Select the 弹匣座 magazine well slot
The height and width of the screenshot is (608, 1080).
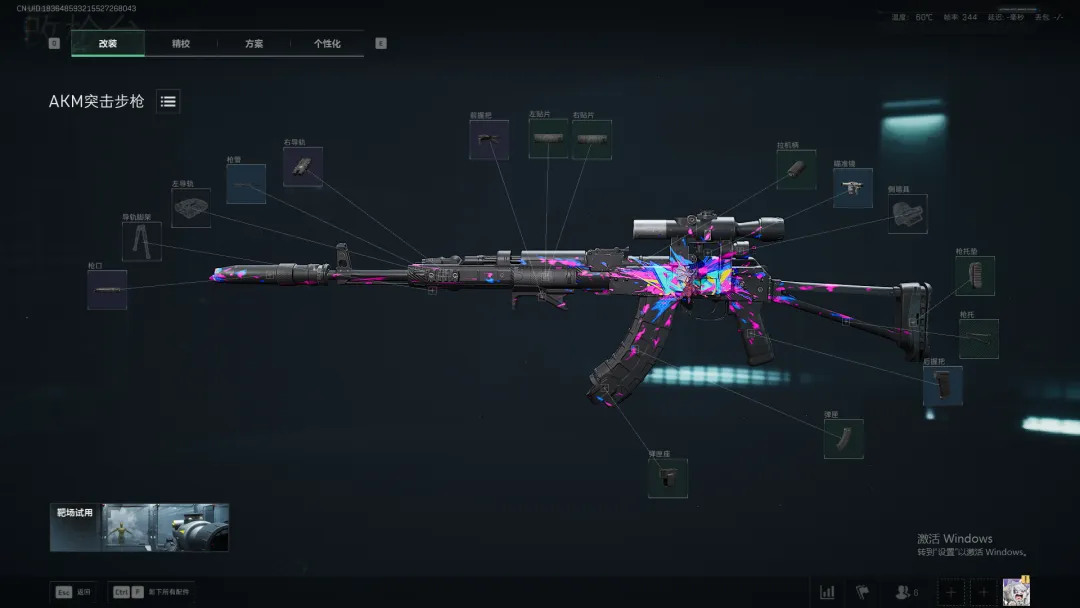pyautogui.click(x=667, y=478)
